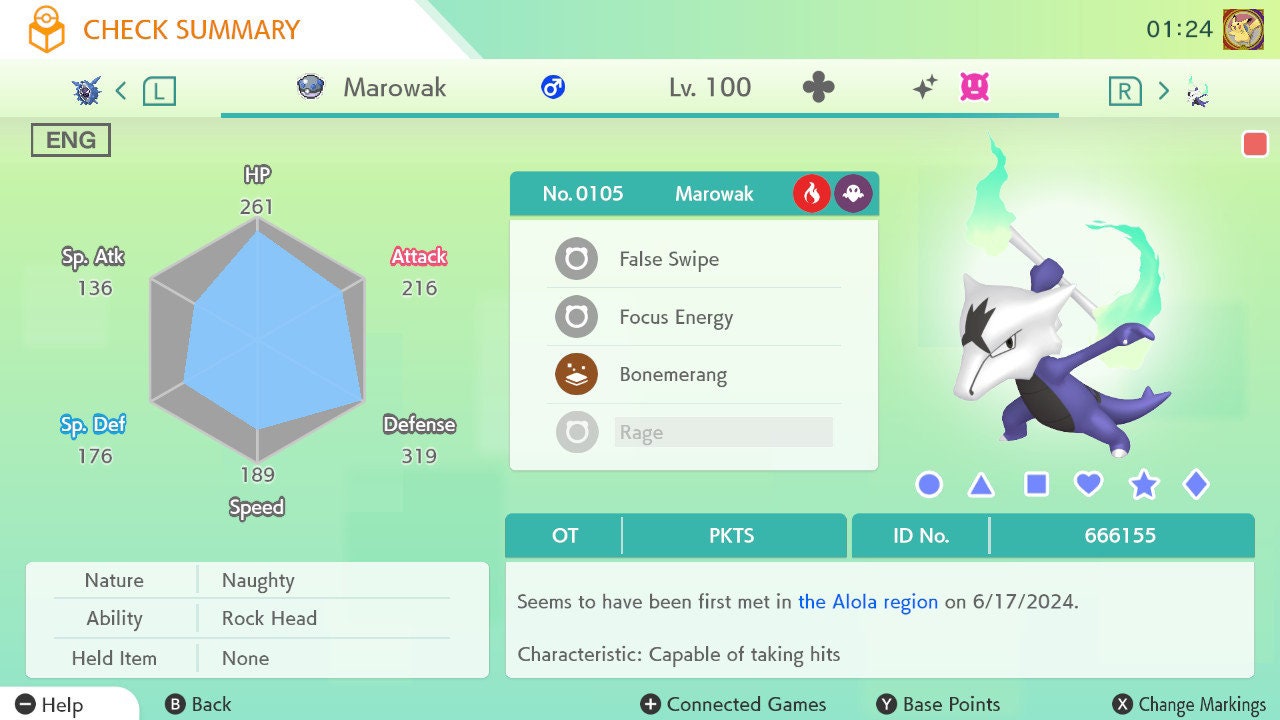Toggle the star marking
The height and width of the screenshot is (720, 1280).
coord(1143,485)
